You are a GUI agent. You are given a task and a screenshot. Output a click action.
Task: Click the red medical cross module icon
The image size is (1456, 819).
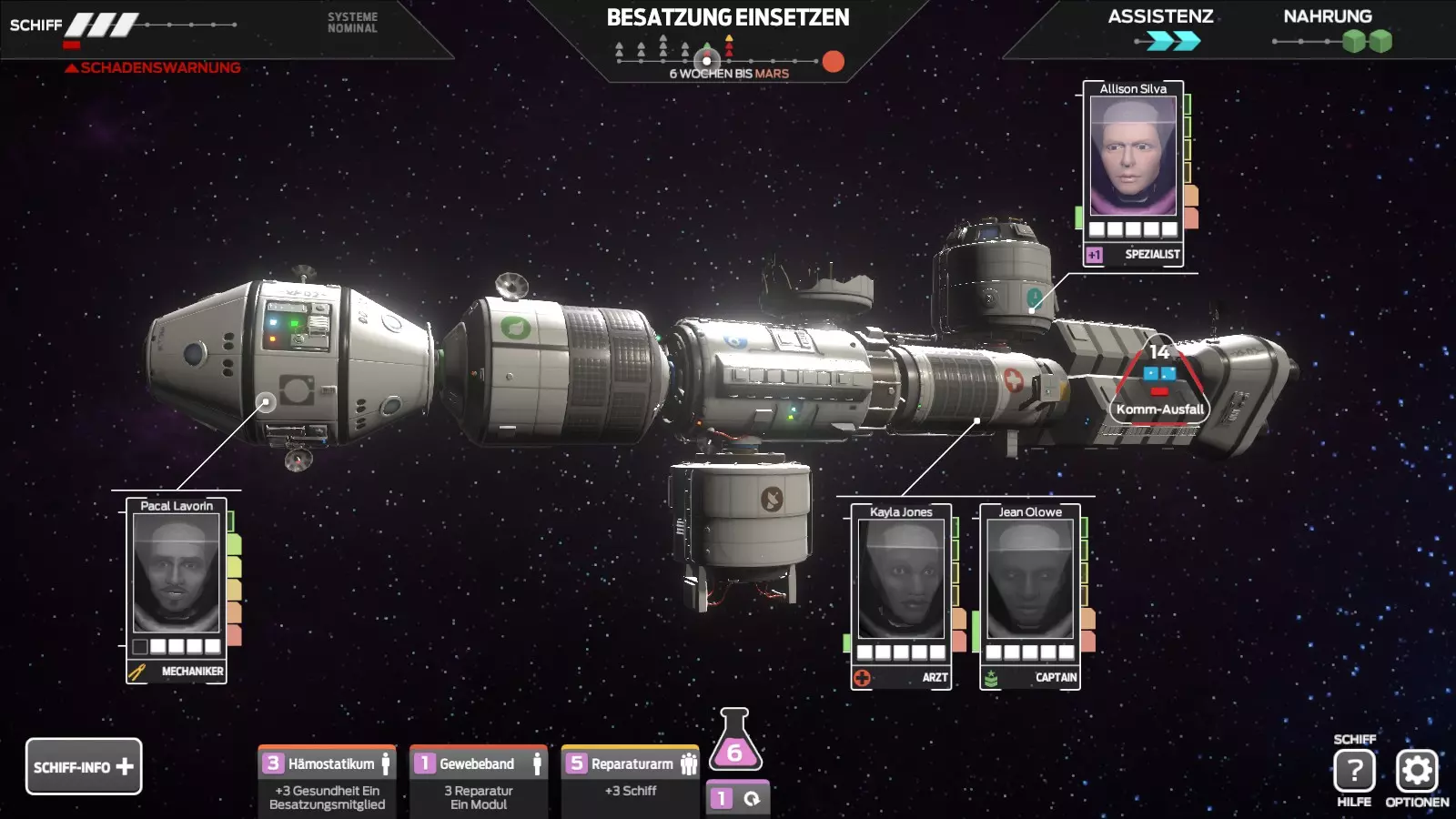click(x=1013, y=379)
